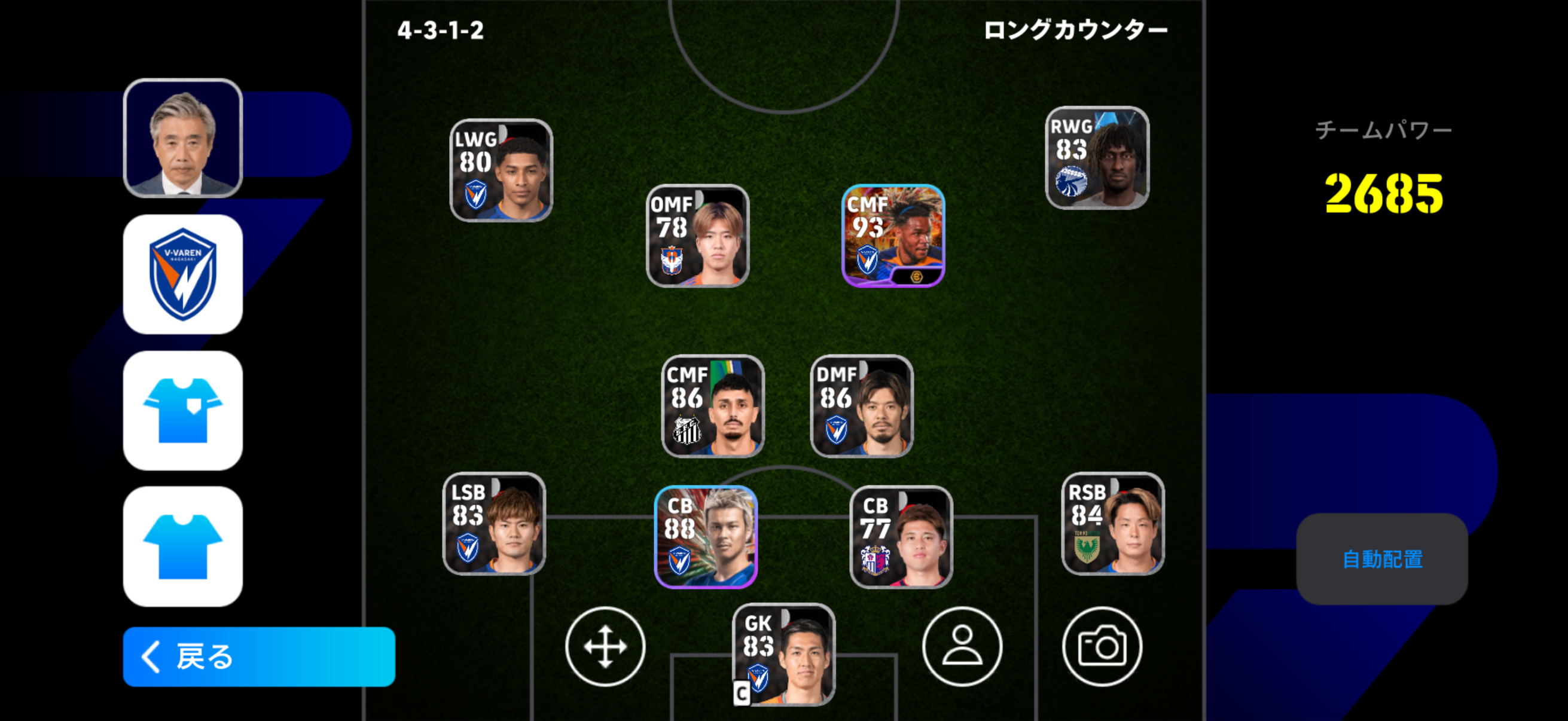Screen dimensions: 1568x721
Task: Click the four-arrow move players button
Action: click(x=605, y=646)
